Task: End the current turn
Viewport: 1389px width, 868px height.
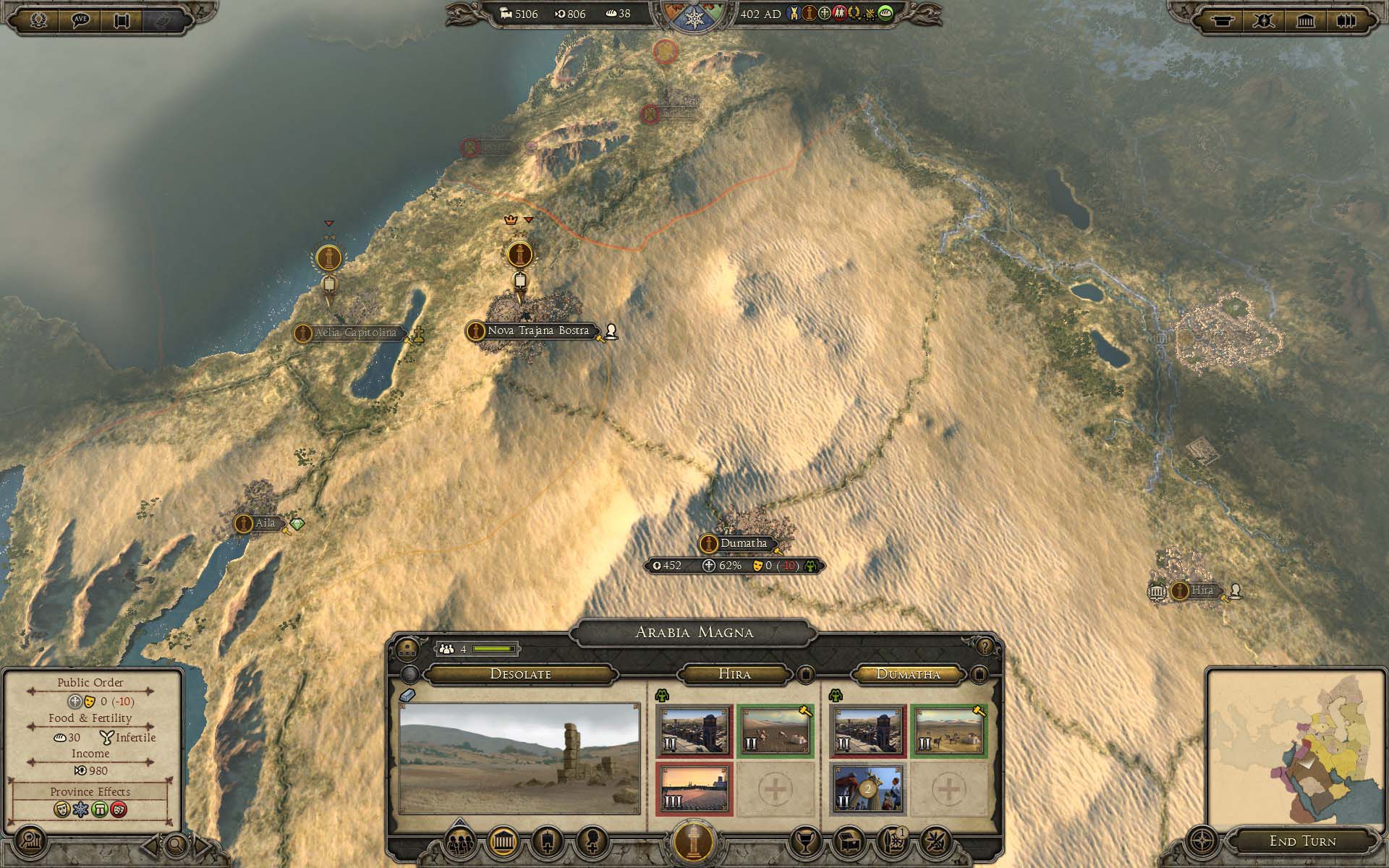Action: click(x=1302, y=841)
